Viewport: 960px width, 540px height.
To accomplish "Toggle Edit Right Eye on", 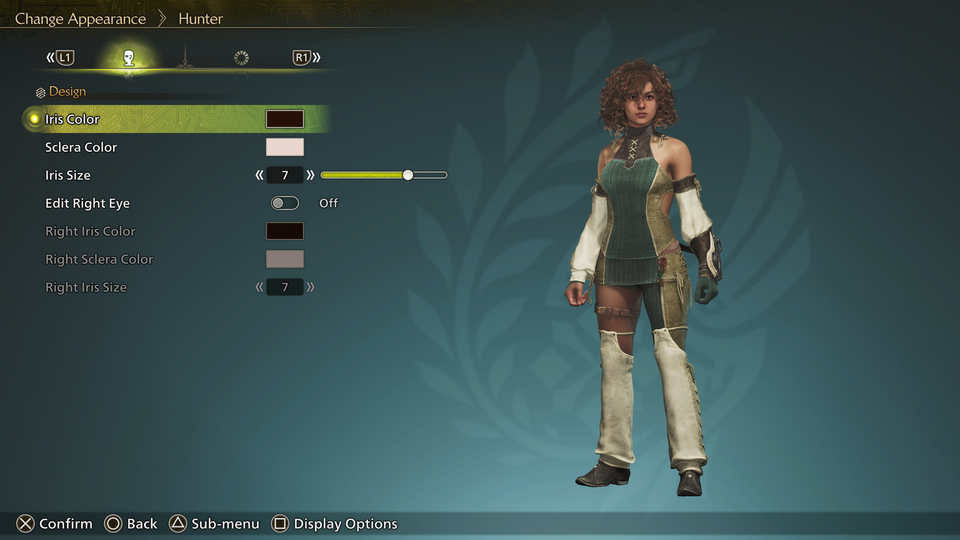I will pos(284,203).
